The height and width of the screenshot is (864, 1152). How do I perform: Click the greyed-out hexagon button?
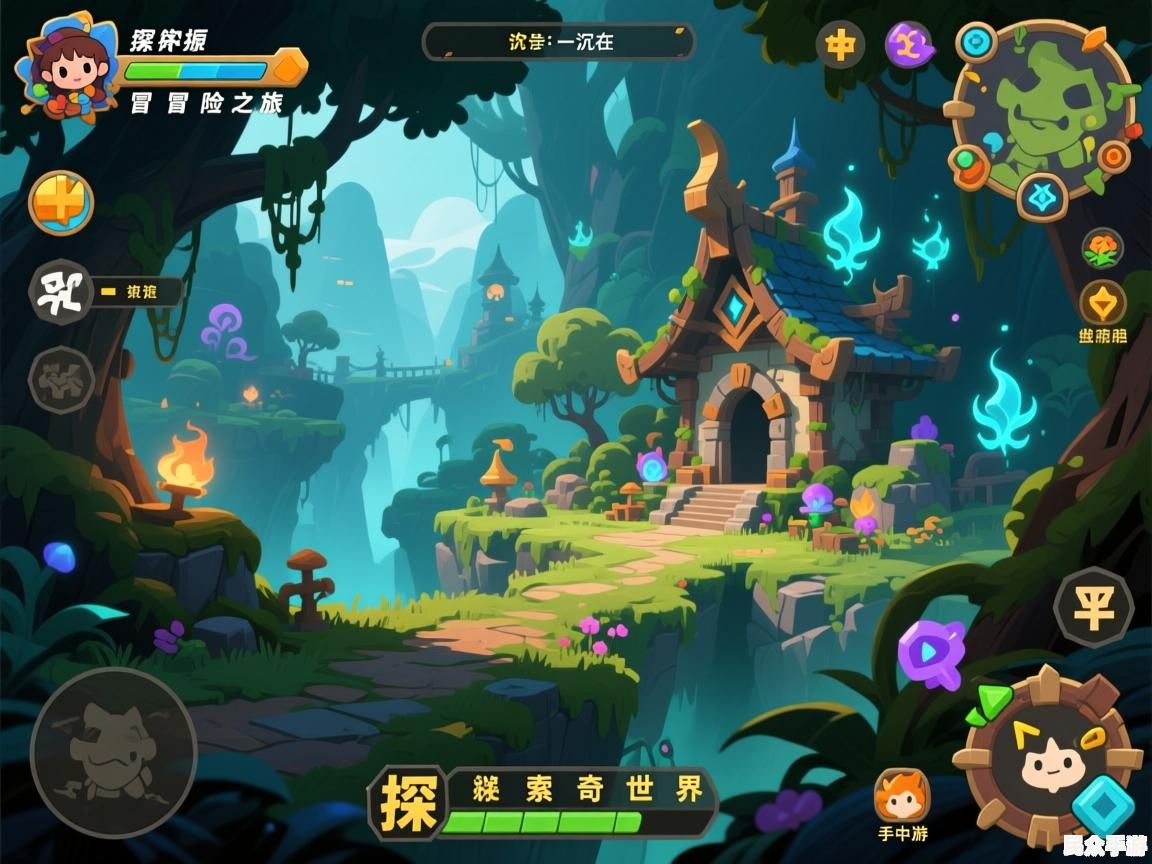[x=61, y=380]
